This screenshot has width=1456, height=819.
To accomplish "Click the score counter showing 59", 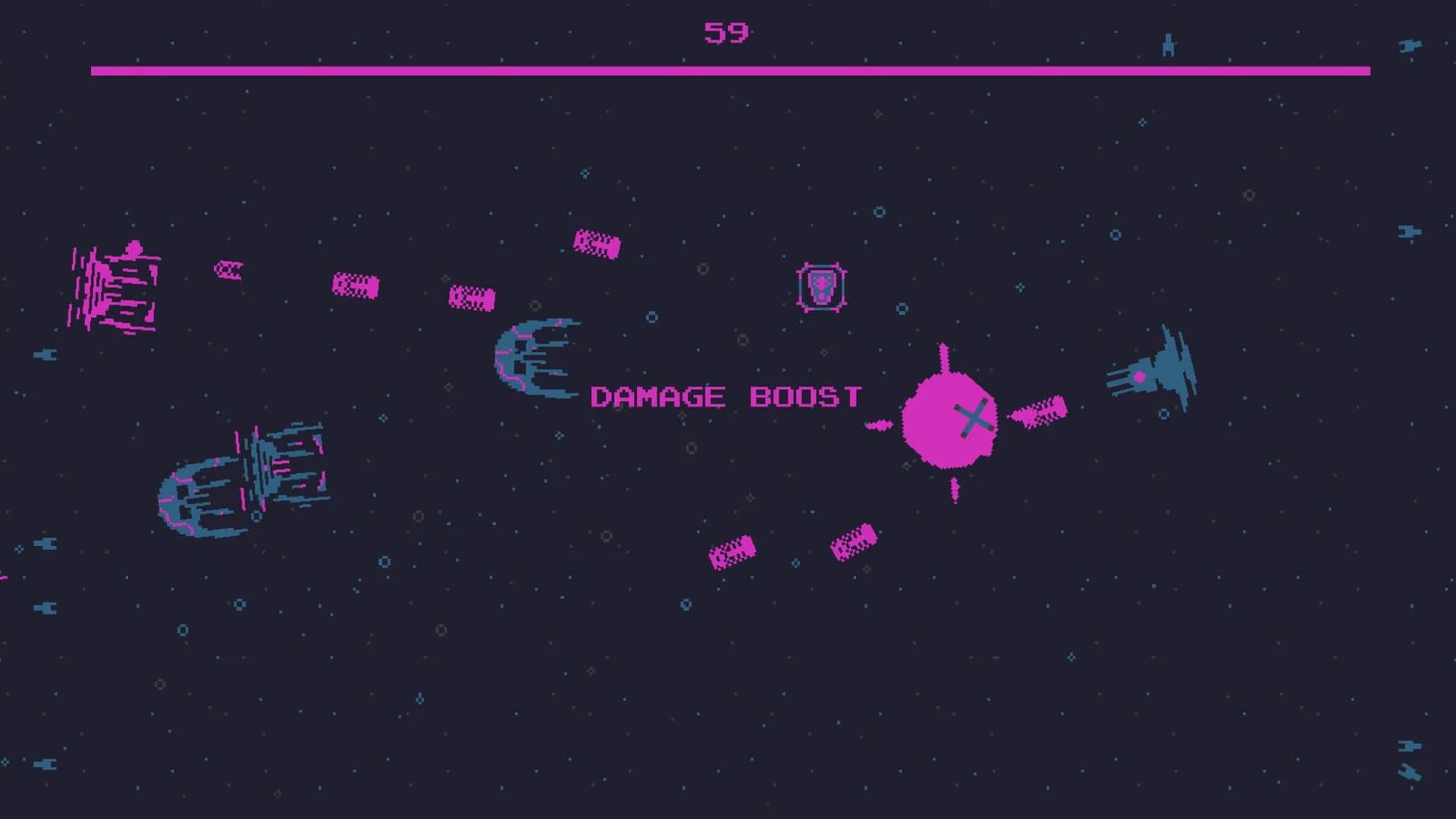I will tap(726, 33).
